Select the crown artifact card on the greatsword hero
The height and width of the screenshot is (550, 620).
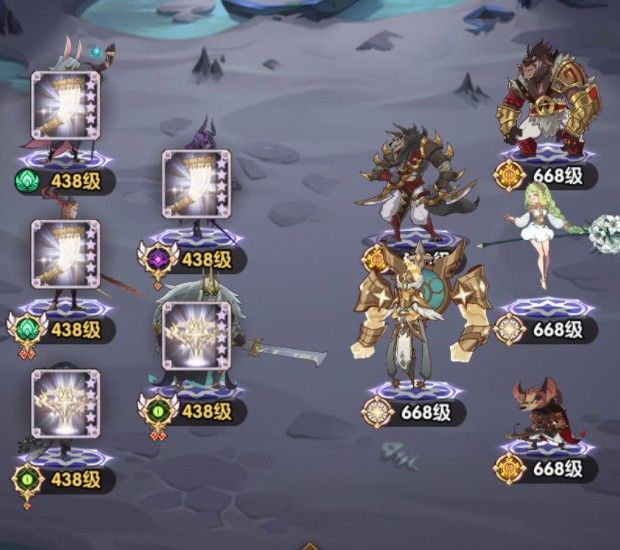click(196, 336)
